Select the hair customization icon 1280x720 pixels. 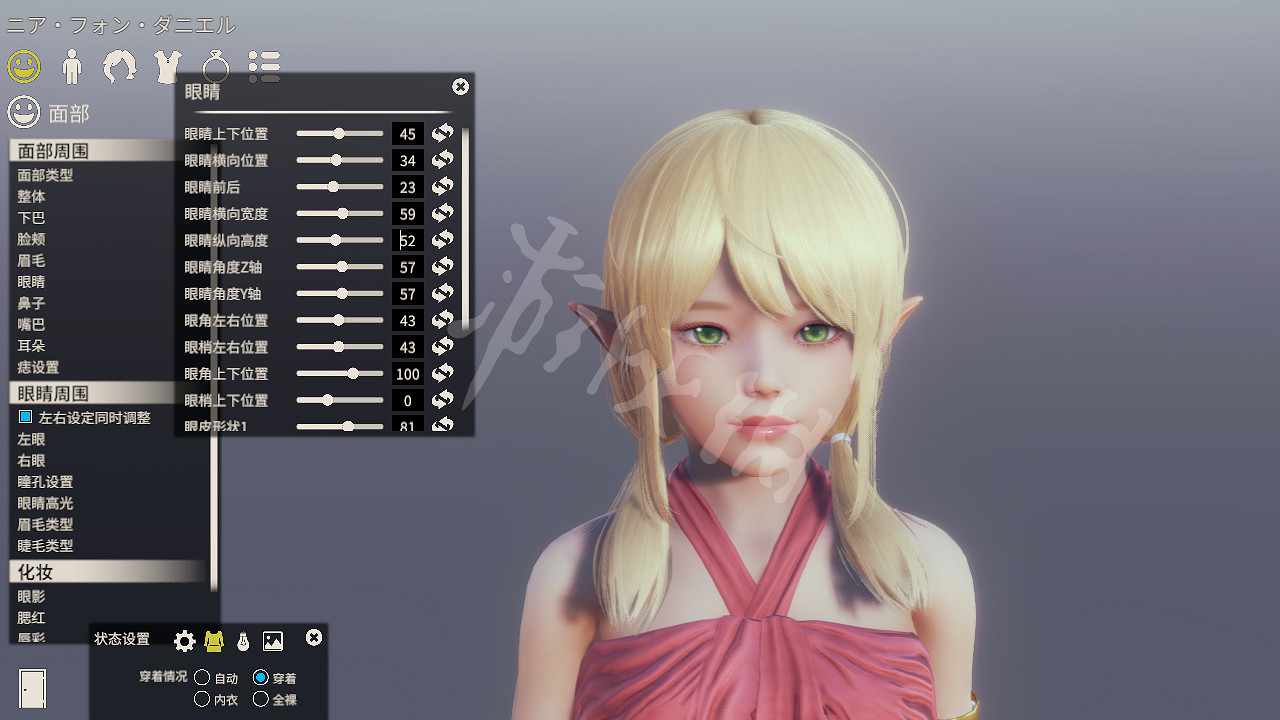coord(119,67)
